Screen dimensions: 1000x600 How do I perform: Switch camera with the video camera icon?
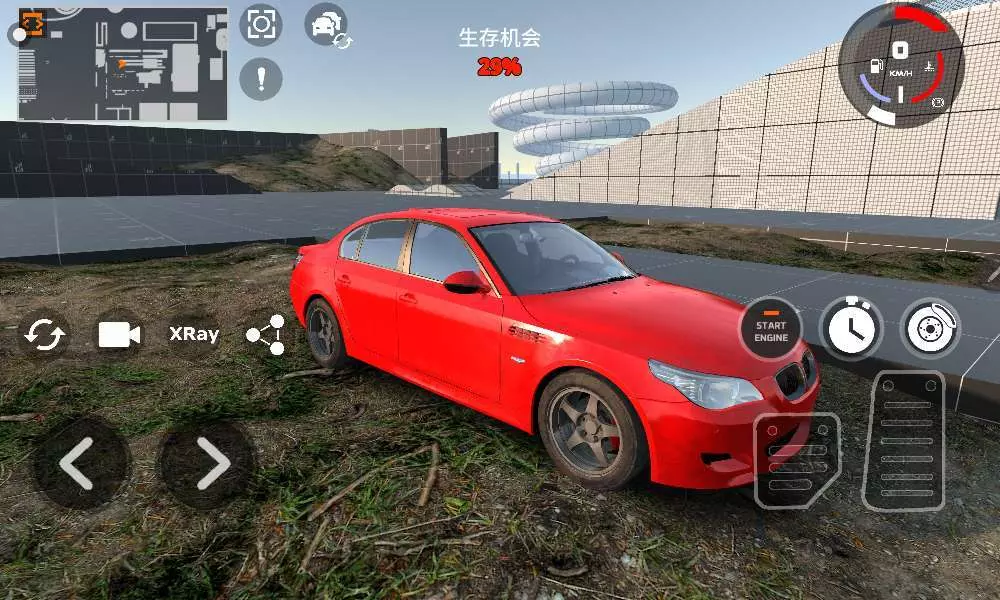coord(119,335)
